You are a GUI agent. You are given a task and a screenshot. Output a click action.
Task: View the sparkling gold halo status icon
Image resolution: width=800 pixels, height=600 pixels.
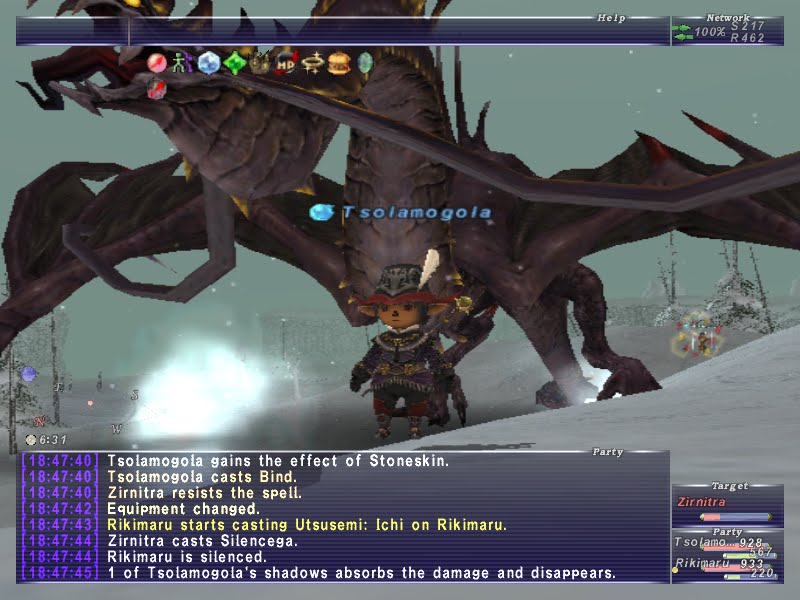click(312, 64)
